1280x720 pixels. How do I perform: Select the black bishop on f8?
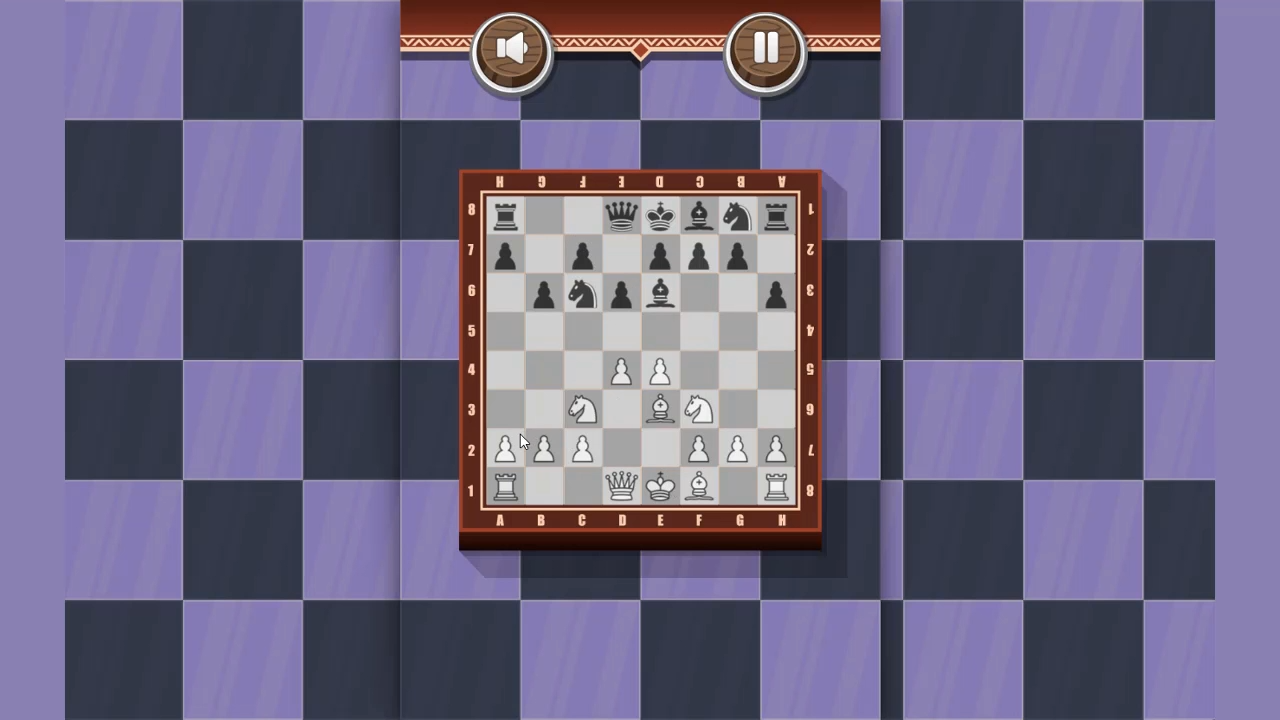[699, 216]
